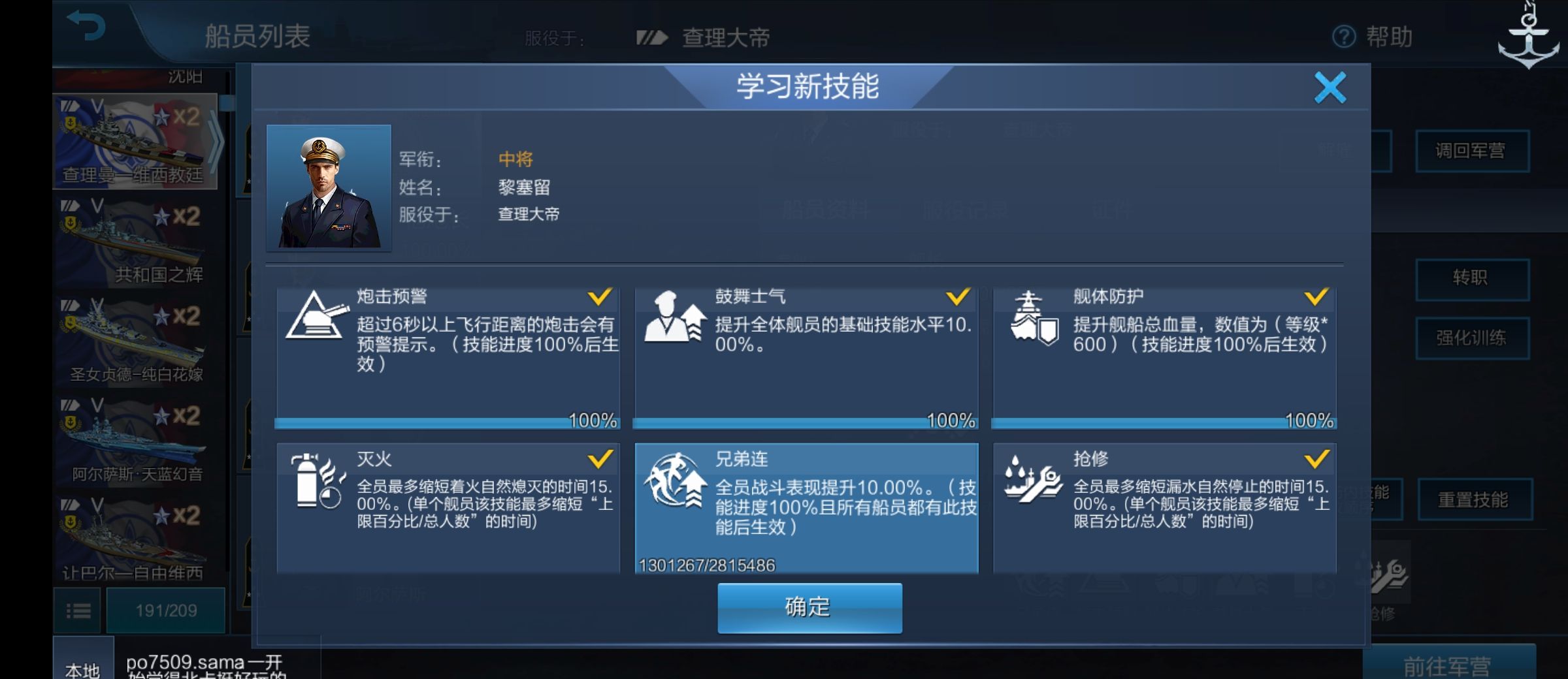
Task: Toggle the checkmark on 抢修 skill
Action: point(1318,459)
